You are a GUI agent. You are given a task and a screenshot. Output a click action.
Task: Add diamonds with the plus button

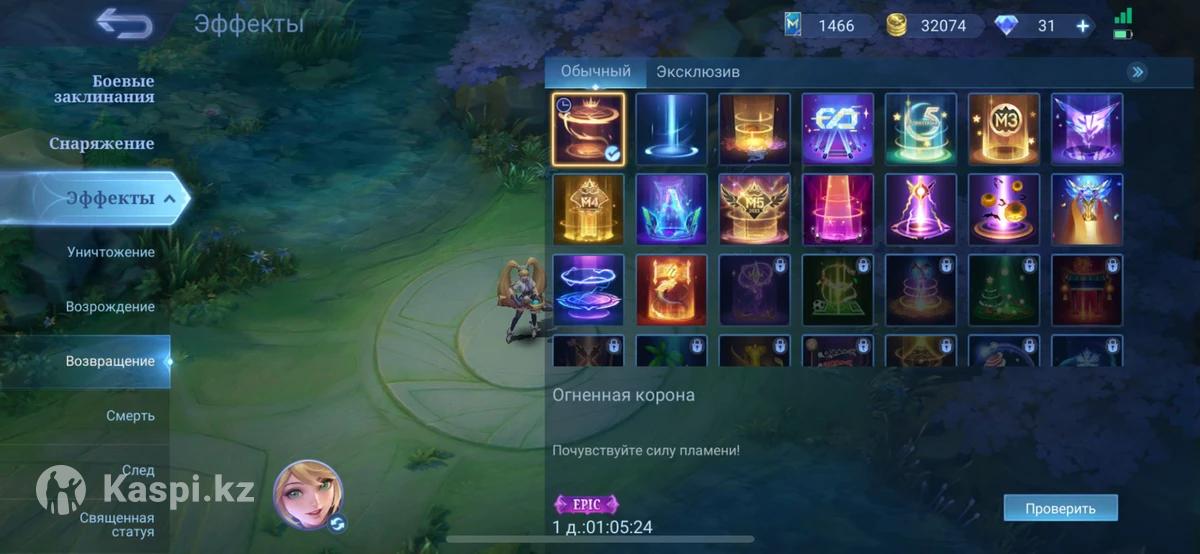point(1082,26)
